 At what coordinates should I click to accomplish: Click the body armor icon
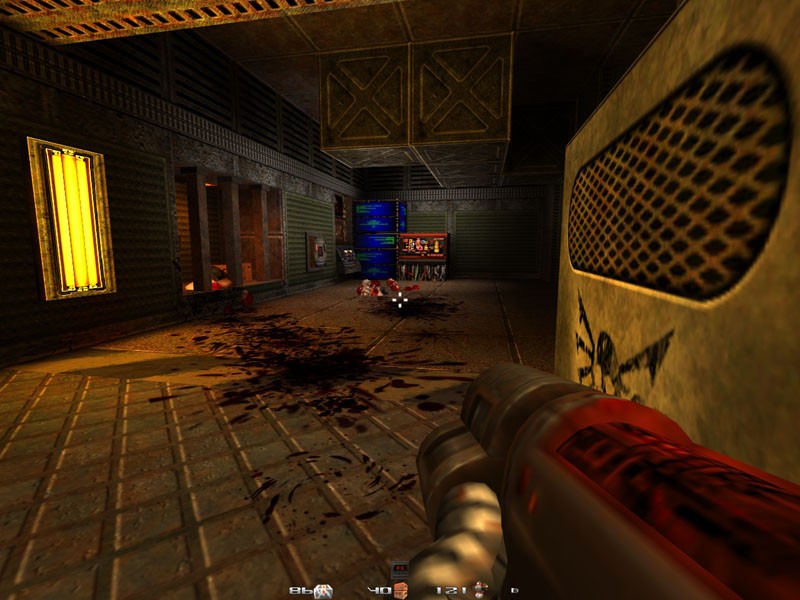(x=481, y=590)
